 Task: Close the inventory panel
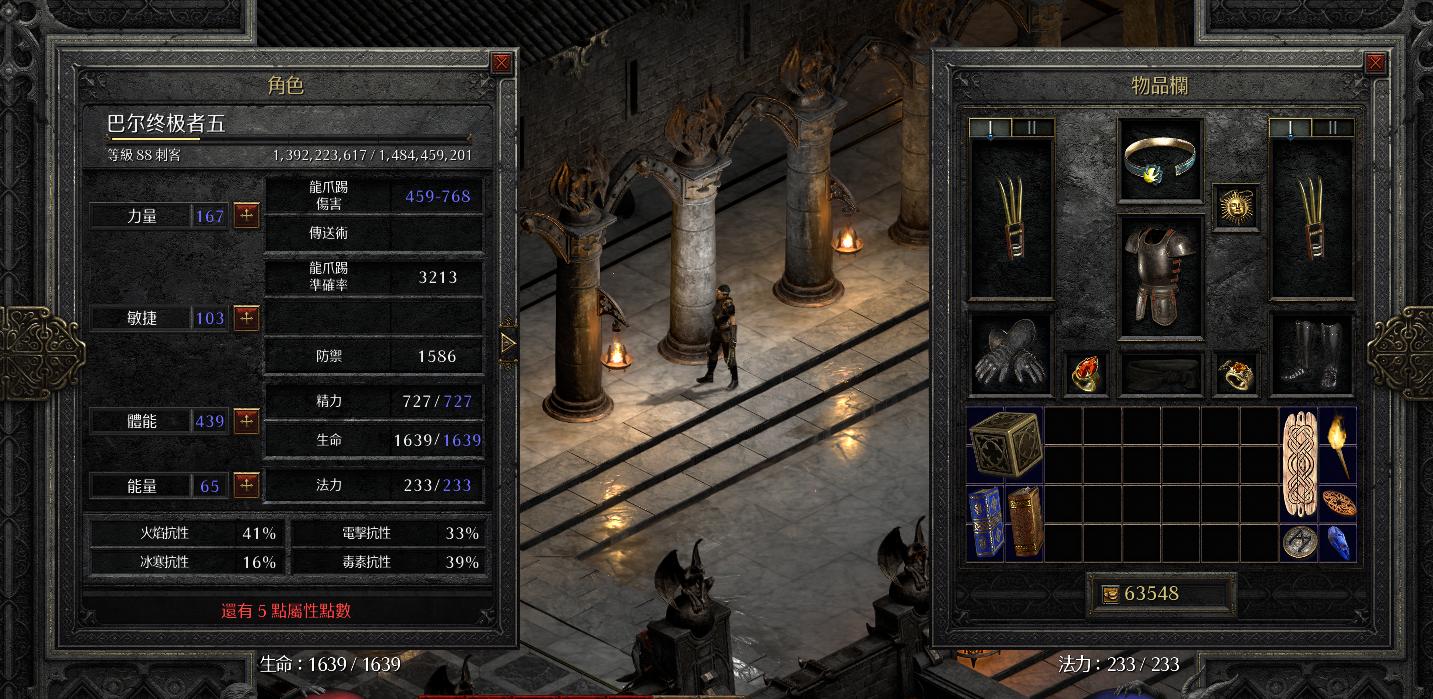[x=1376, y=62]
